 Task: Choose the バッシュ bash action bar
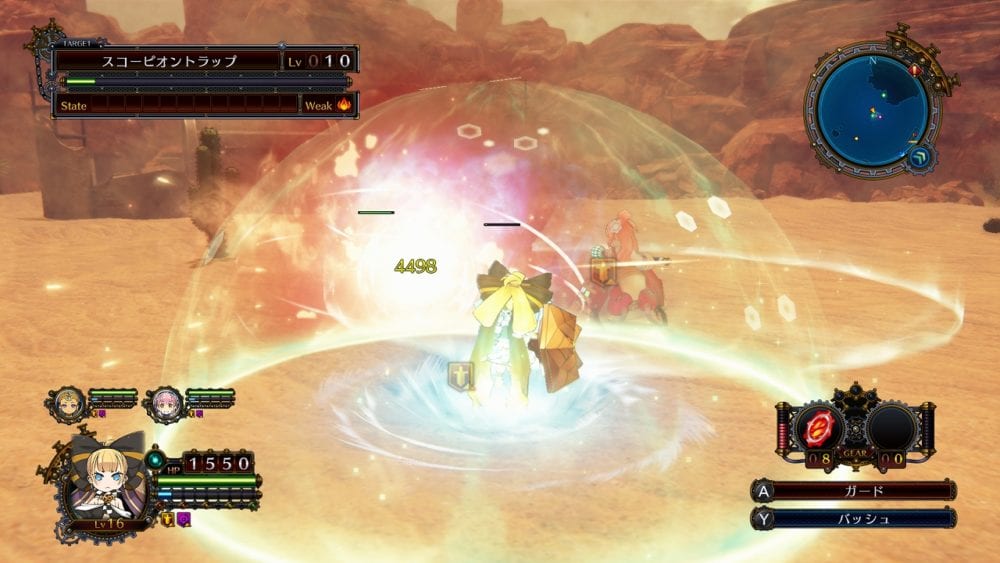click(x=864, y=519)
